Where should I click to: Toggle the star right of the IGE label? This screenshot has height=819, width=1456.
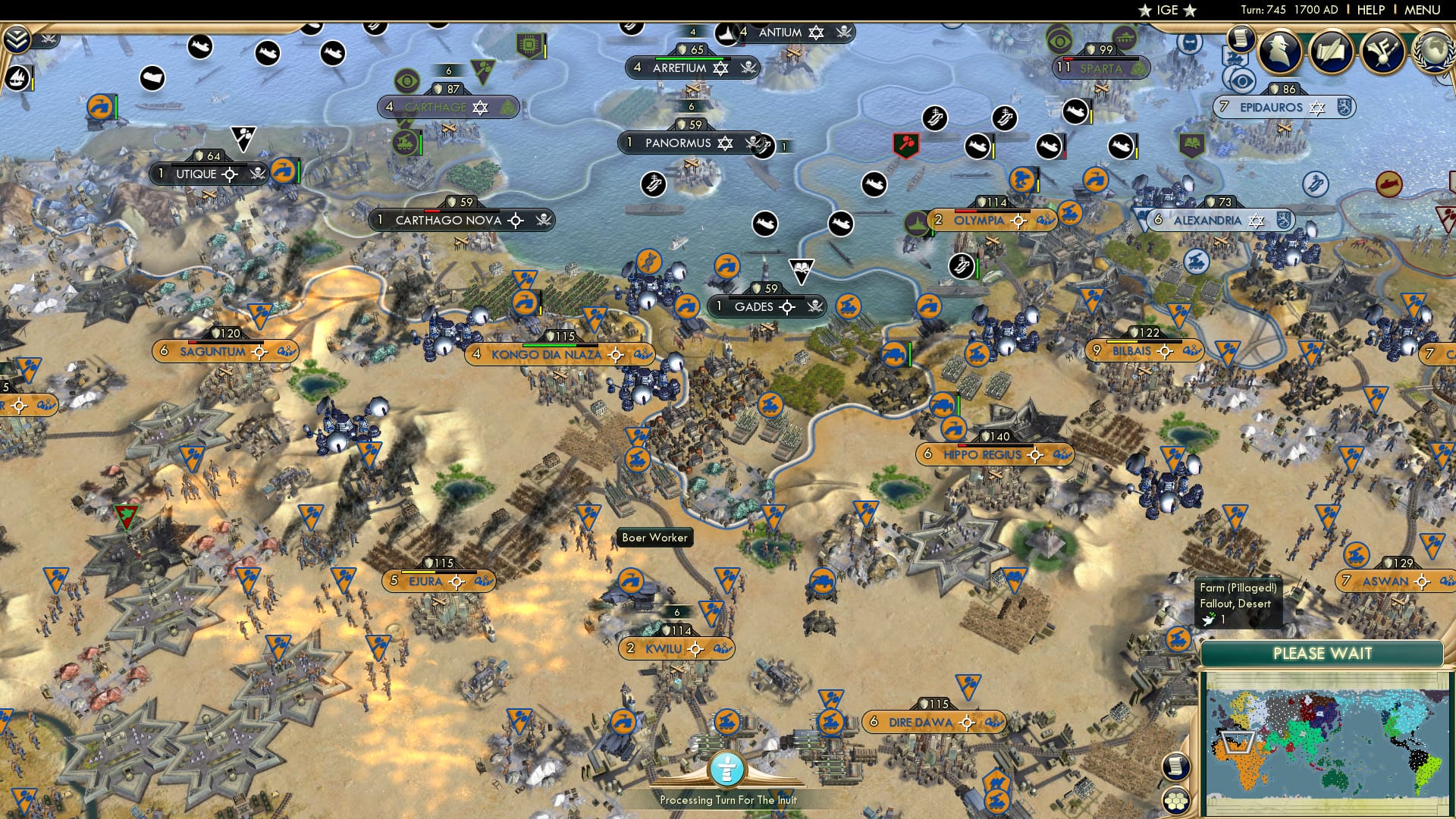click(1188, 11)
